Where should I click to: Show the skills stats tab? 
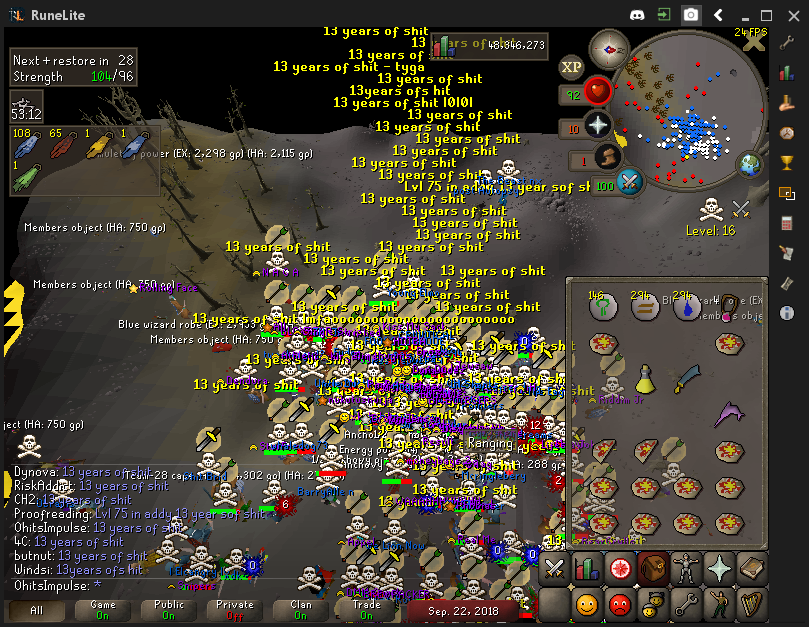[587, 568]
